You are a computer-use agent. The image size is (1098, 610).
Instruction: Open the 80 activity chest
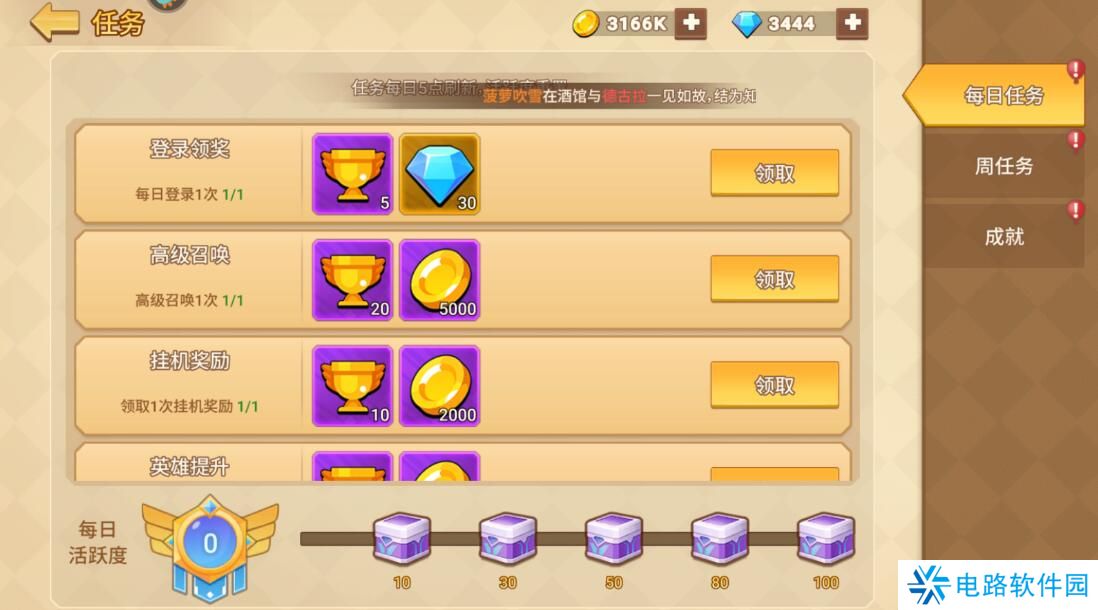(x=719, y=541)
